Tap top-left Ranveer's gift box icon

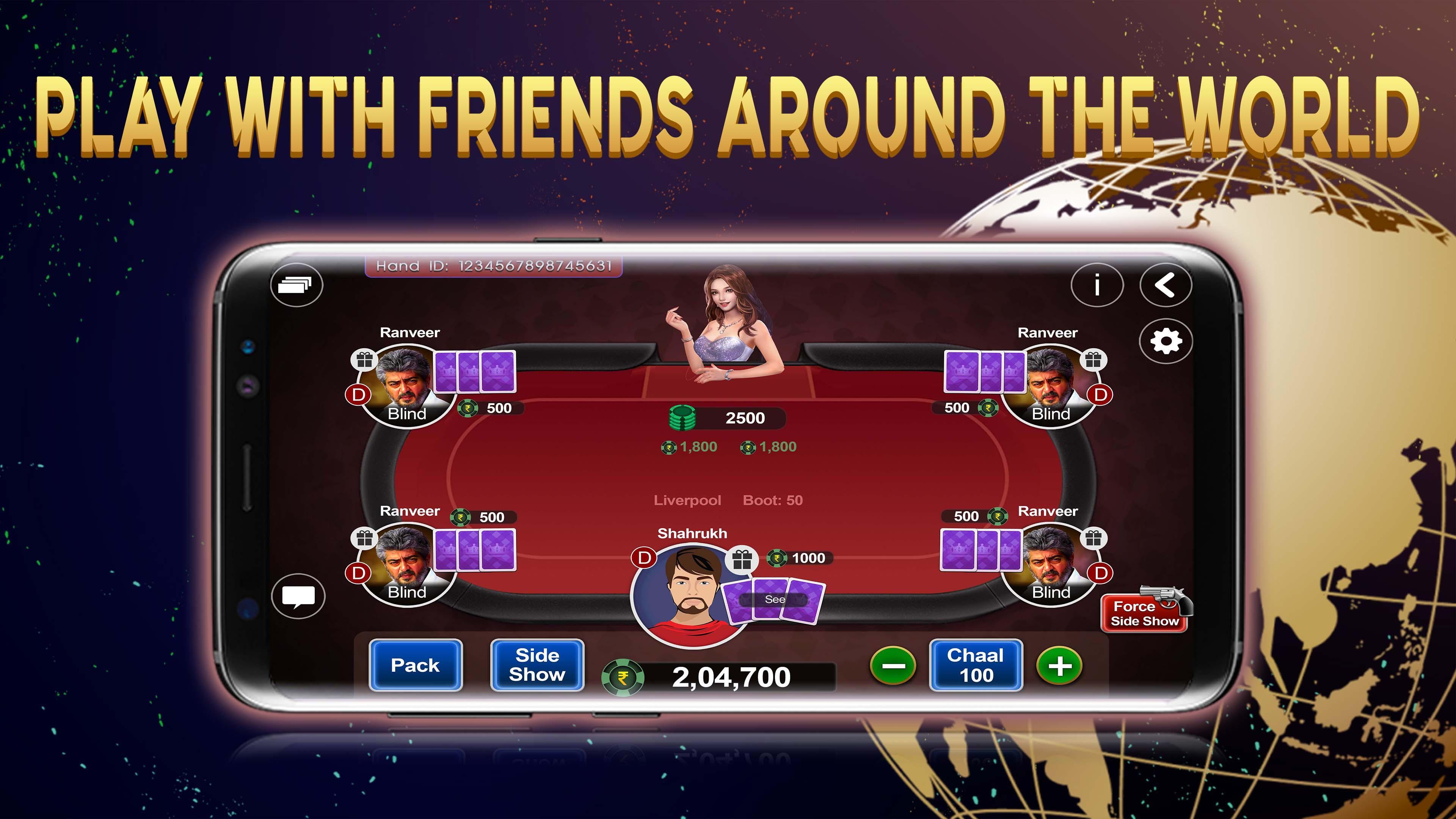pyautogui.click(x=364, y=361)
